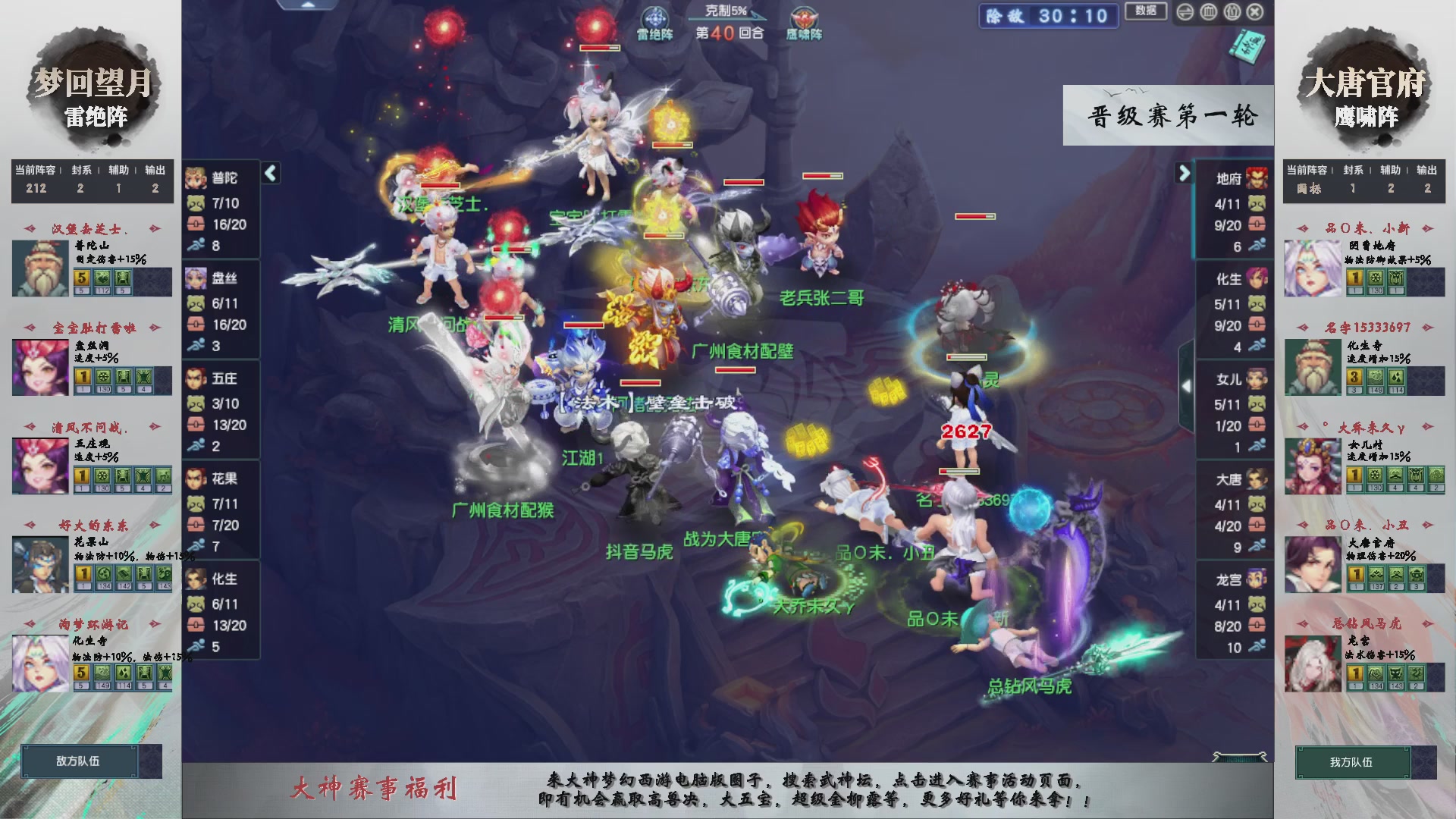The width and height of the screenshot is (1456, 819).
Task: Collapse the right unit panel with its chevron
Action: (x=1182, y=173)
